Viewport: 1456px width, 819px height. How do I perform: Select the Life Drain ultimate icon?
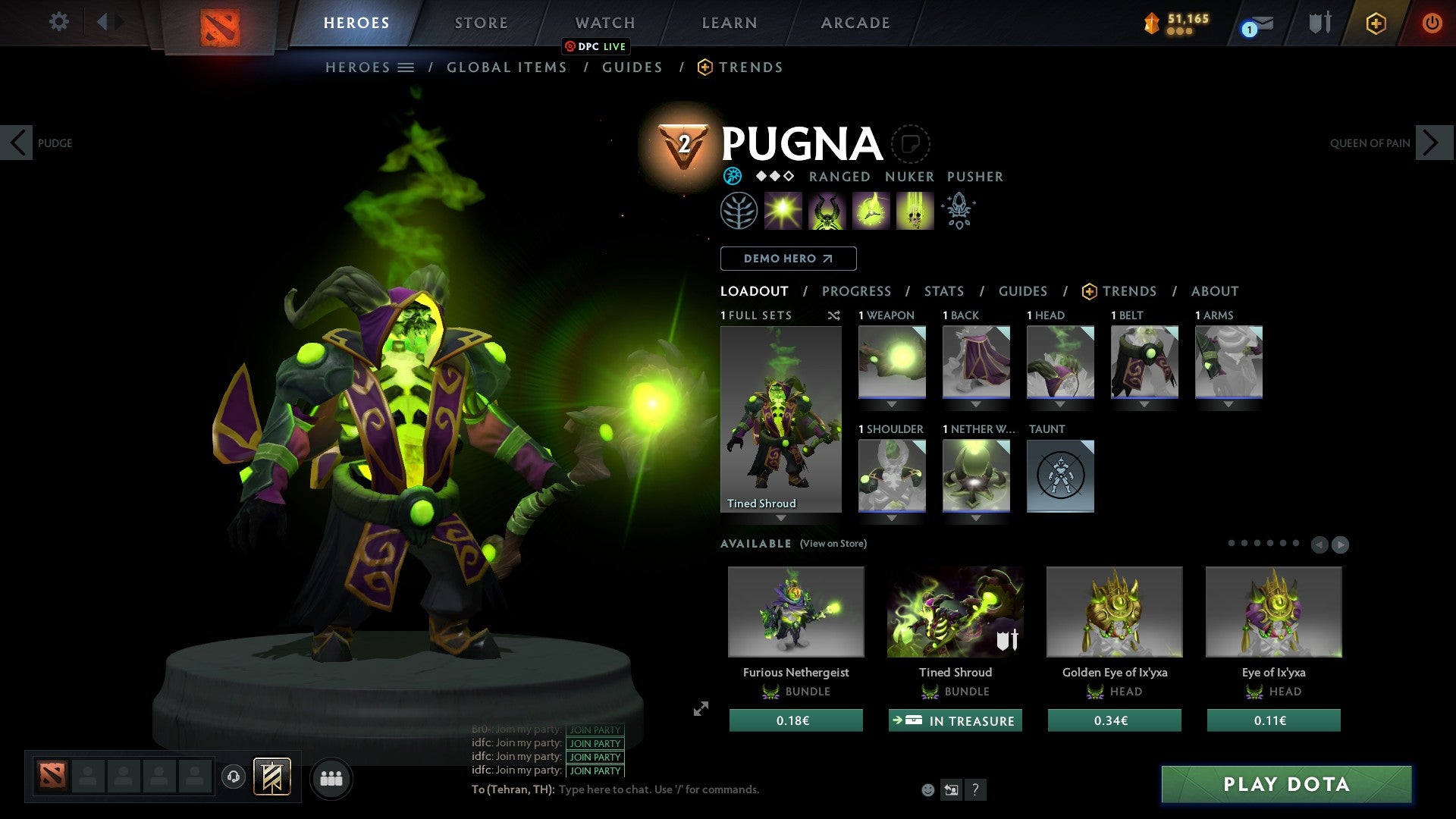(x=915, y=210)
